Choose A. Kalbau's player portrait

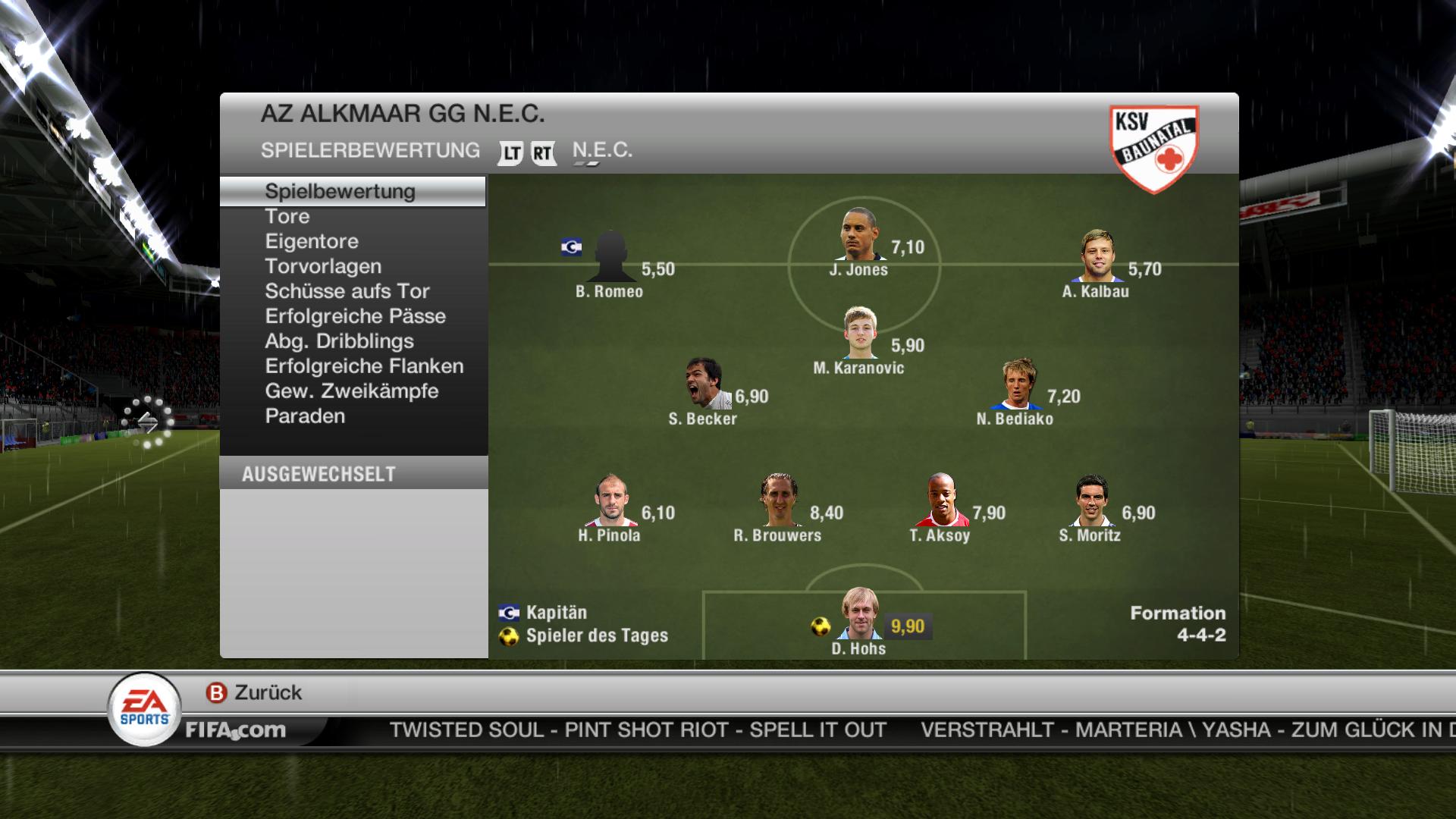pos(1097,256)
